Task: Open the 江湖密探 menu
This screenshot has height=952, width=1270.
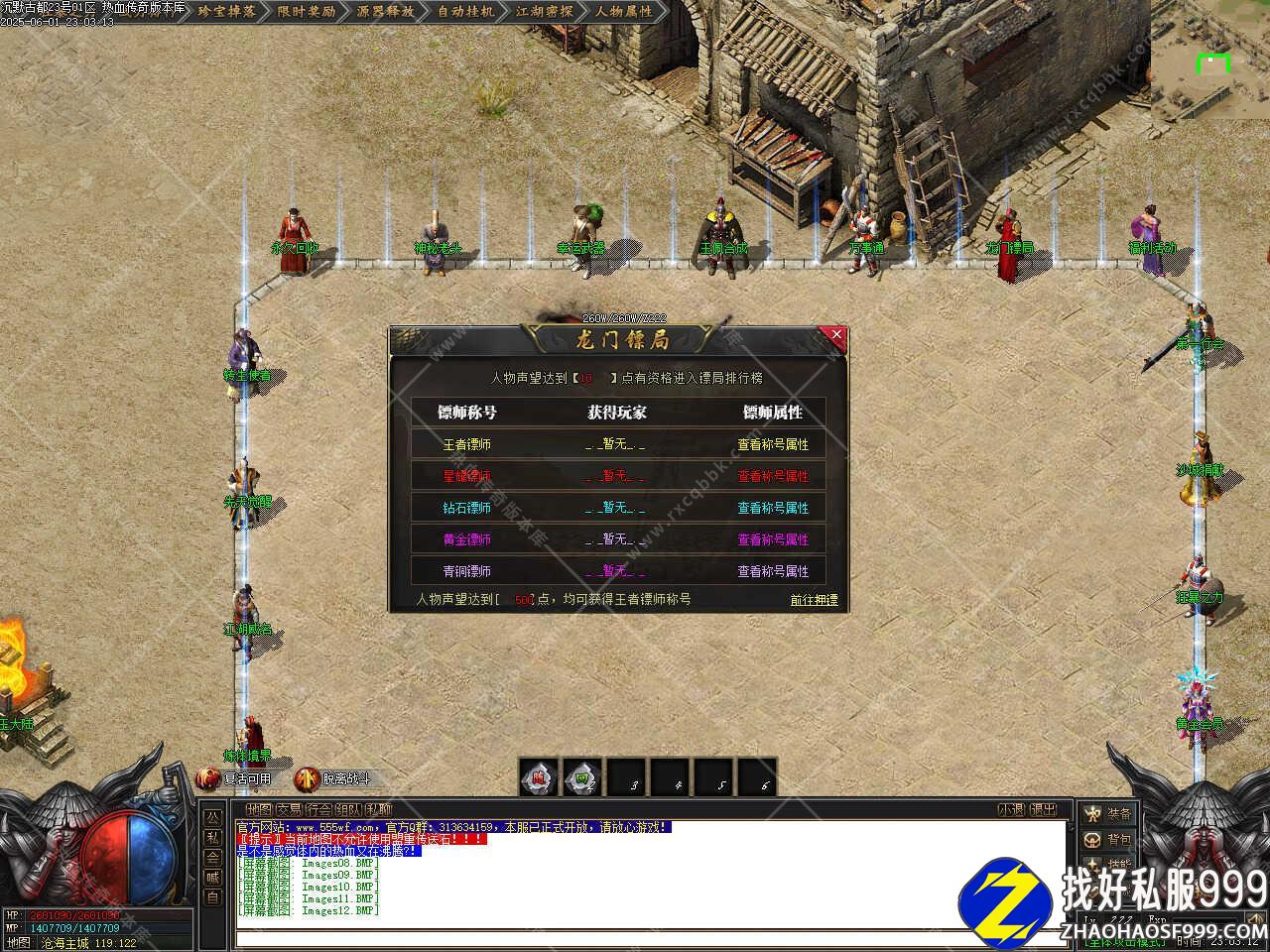Action: [x=545, y=12]
